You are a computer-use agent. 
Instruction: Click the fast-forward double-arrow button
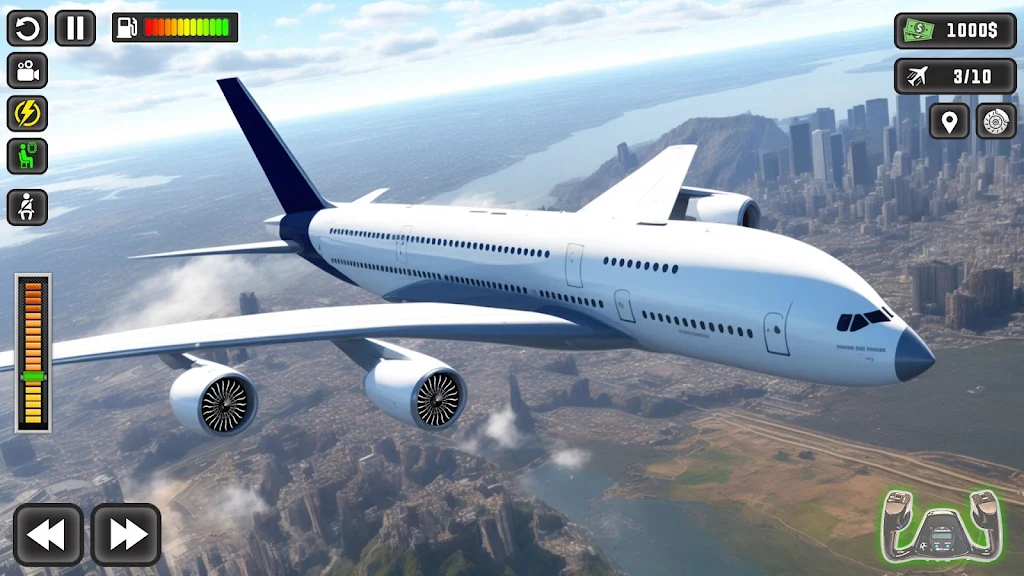coord(126,534)
